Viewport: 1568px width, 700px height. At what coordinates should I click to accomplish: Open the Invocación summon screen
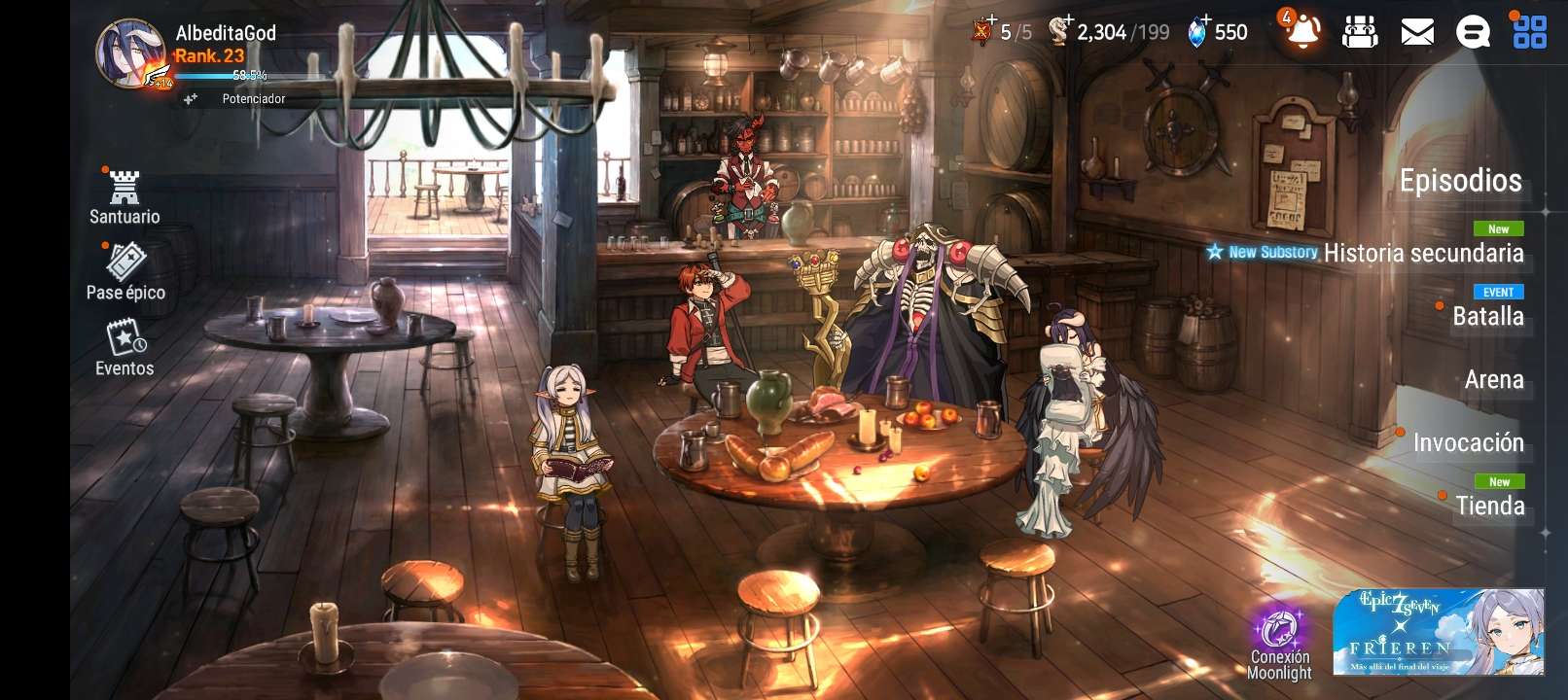(1468, 443)
